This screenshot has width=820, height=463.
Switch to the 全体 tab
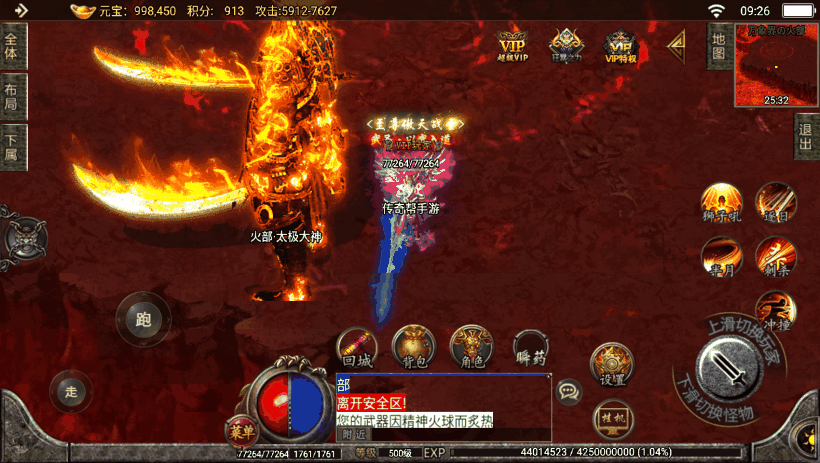[12, 46]
